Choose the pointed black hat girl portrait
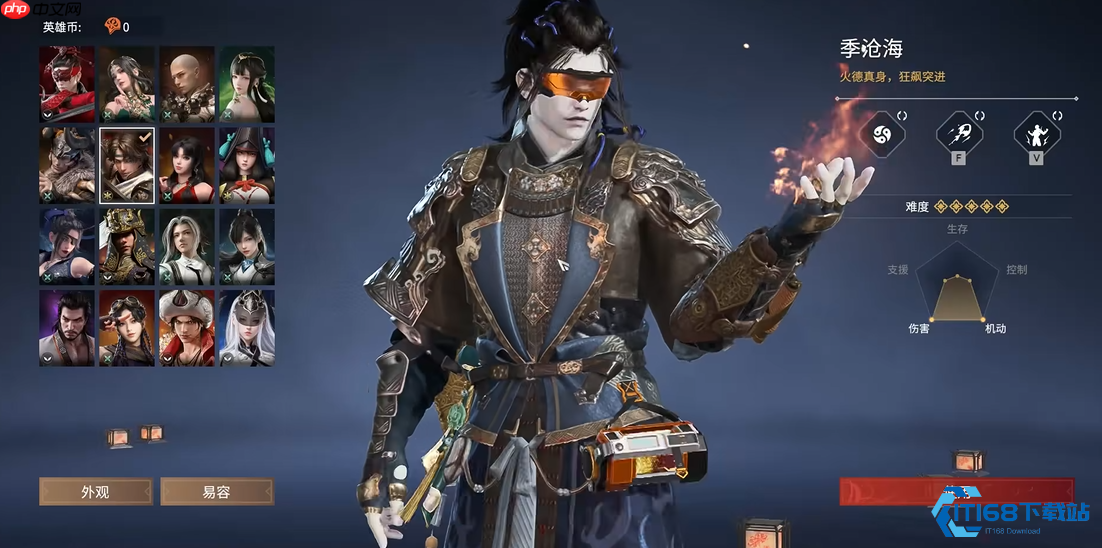Image resolution: width=1102 pixels, height=548 pixels. click(247, 165)
